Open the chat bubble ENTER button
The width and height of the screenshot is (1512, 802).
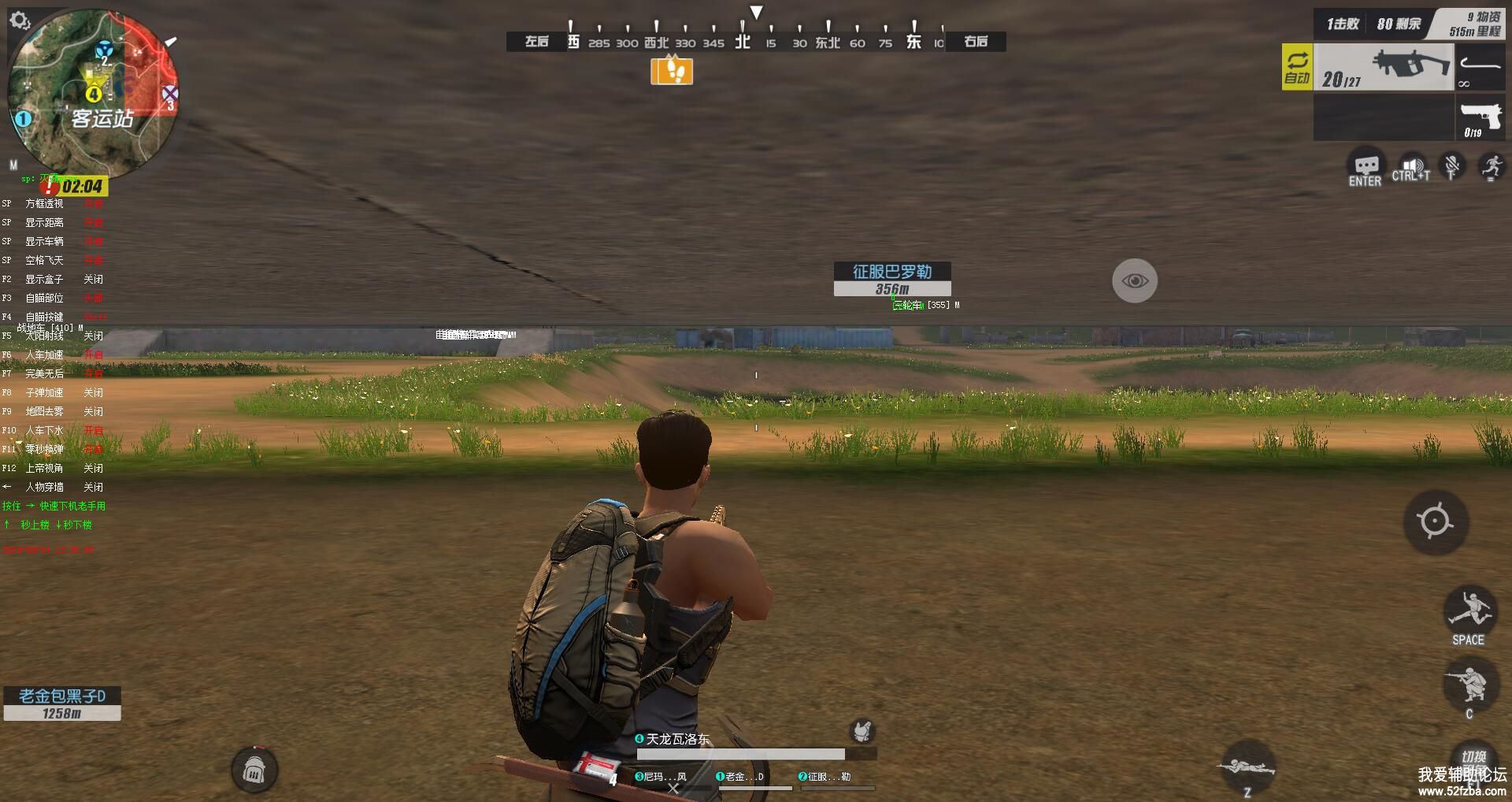click(x=1366, y=167)
